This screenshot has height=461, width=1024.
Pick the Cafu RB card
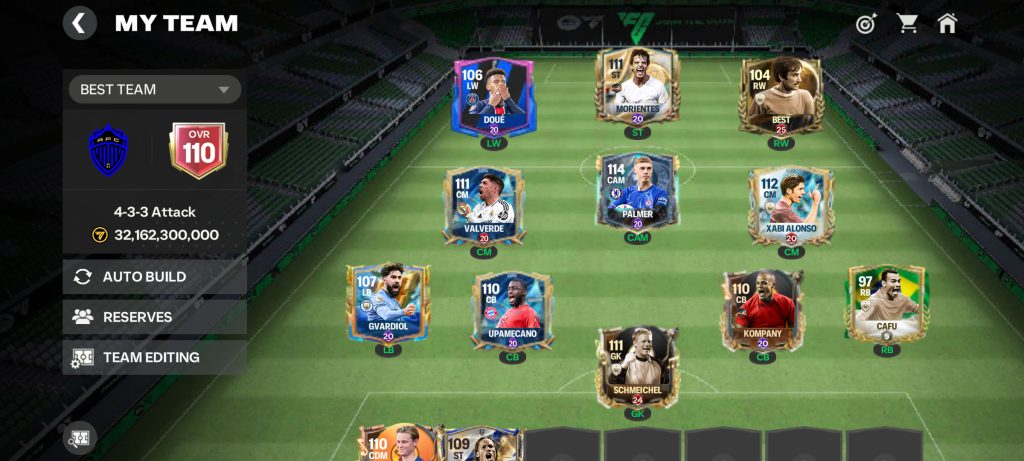coord(887,303)
